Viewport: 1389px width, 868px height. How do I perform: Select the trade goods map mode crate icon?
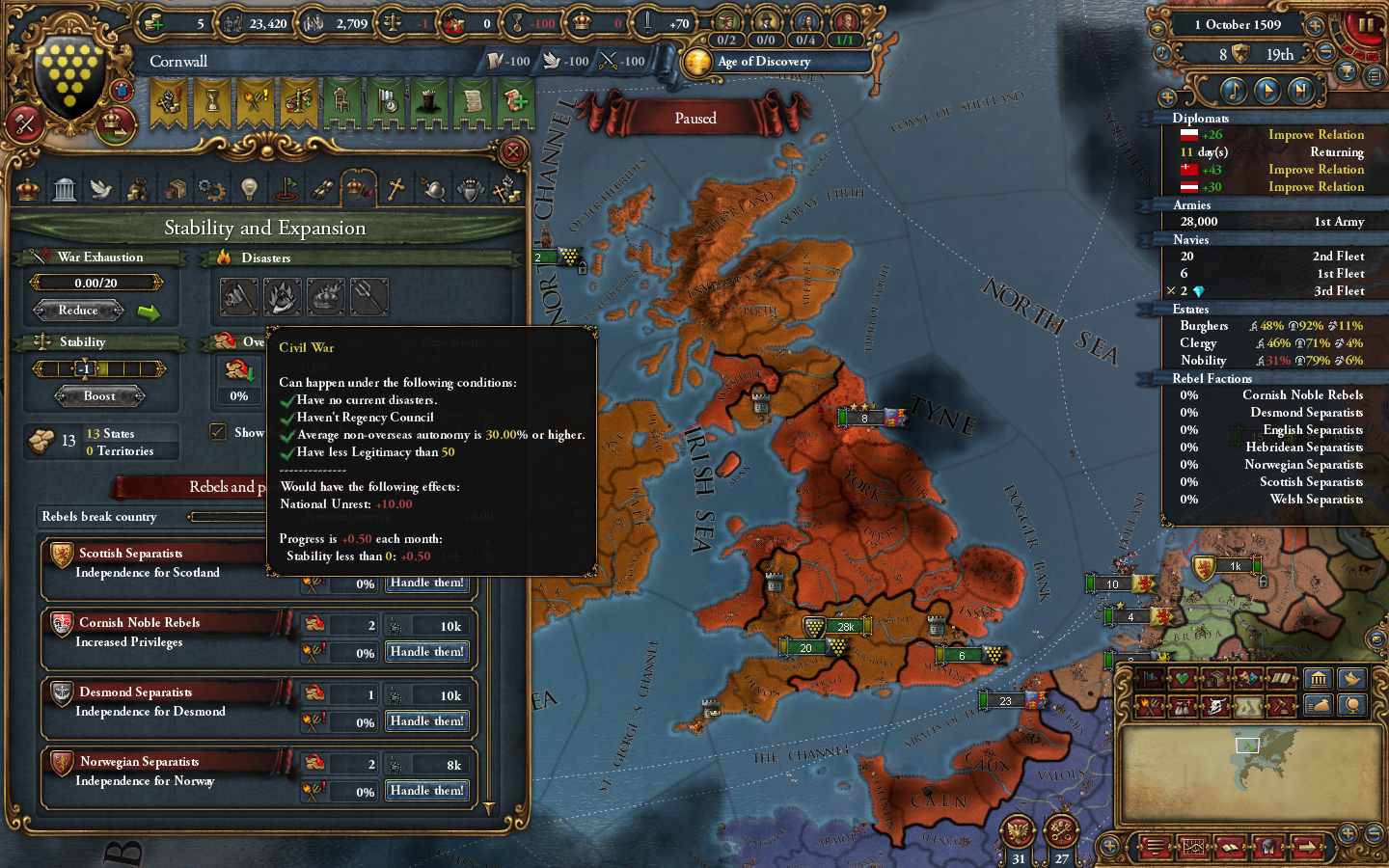point(1214,679)
